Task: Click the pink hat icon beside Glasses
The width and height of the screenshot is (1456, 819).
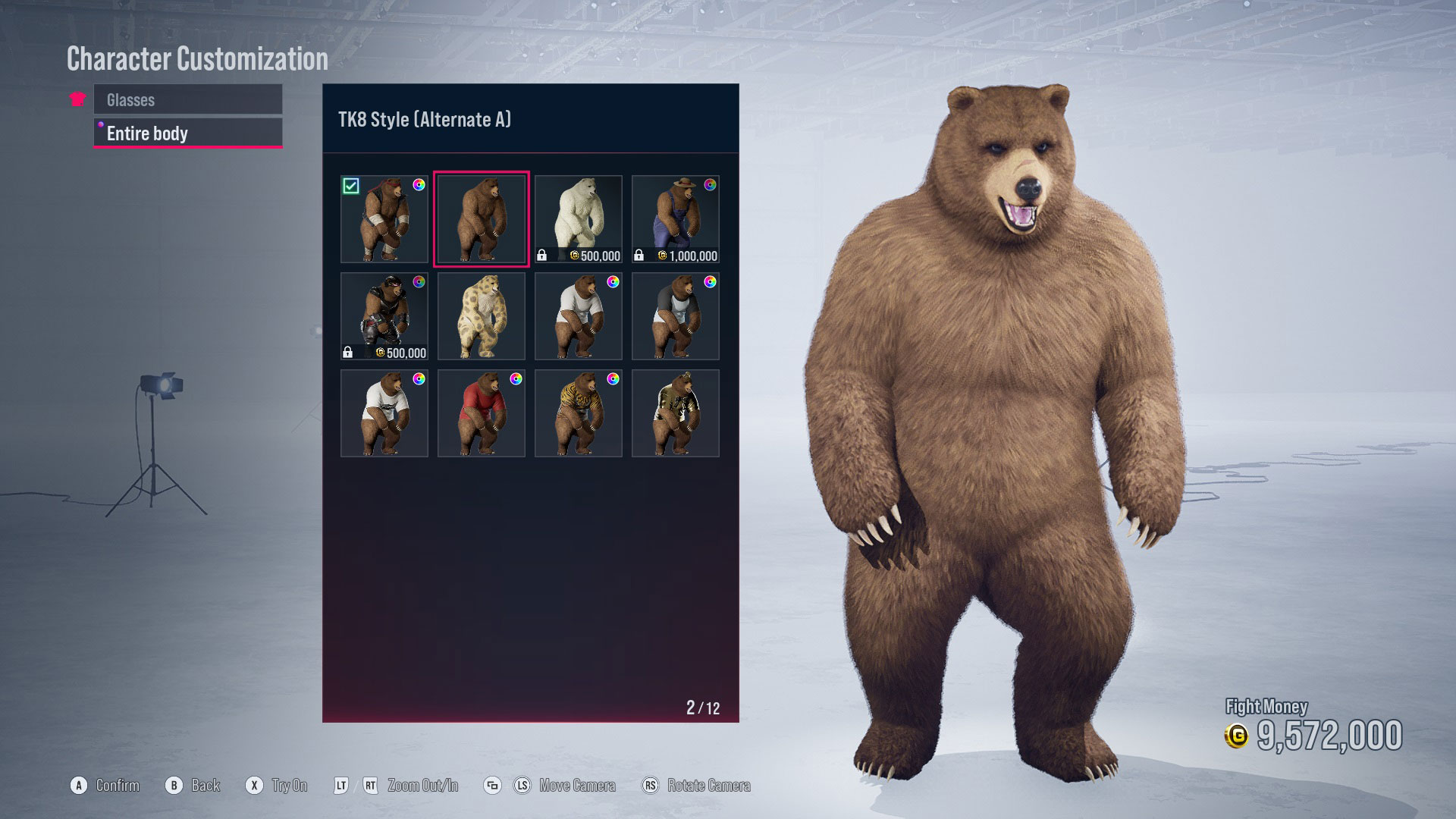Action: (x=77, y=99)
